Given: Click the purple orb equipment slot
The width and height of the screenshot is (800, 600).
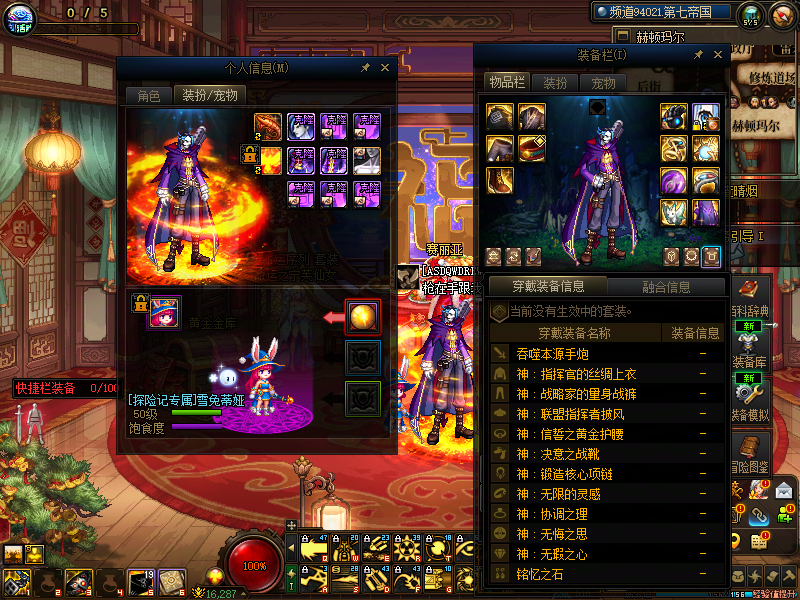Looking at the screenshot, I should coord(674,181).
